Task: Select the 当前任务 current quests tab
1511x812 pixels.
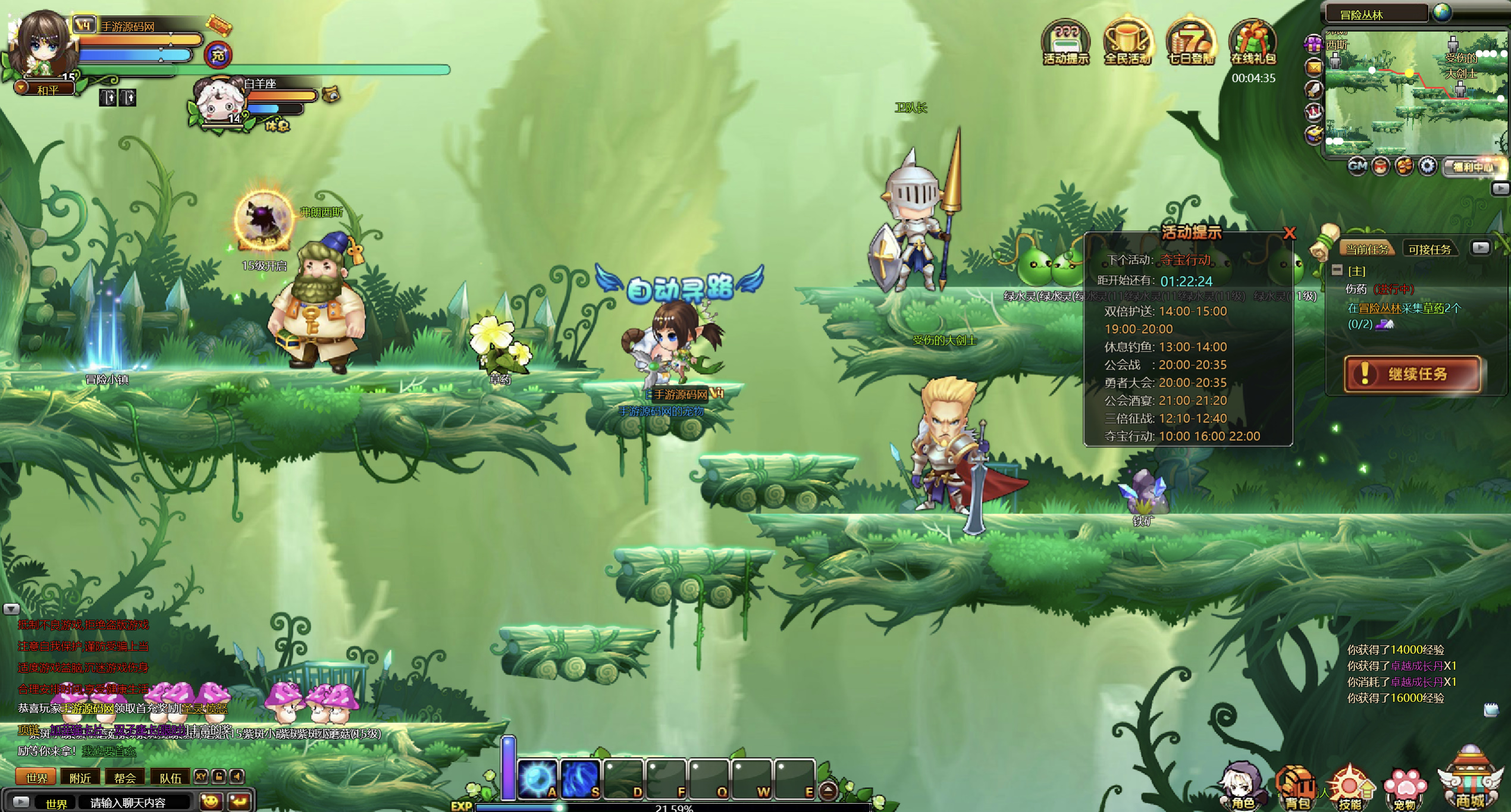Action: (x=1367, y=249)
